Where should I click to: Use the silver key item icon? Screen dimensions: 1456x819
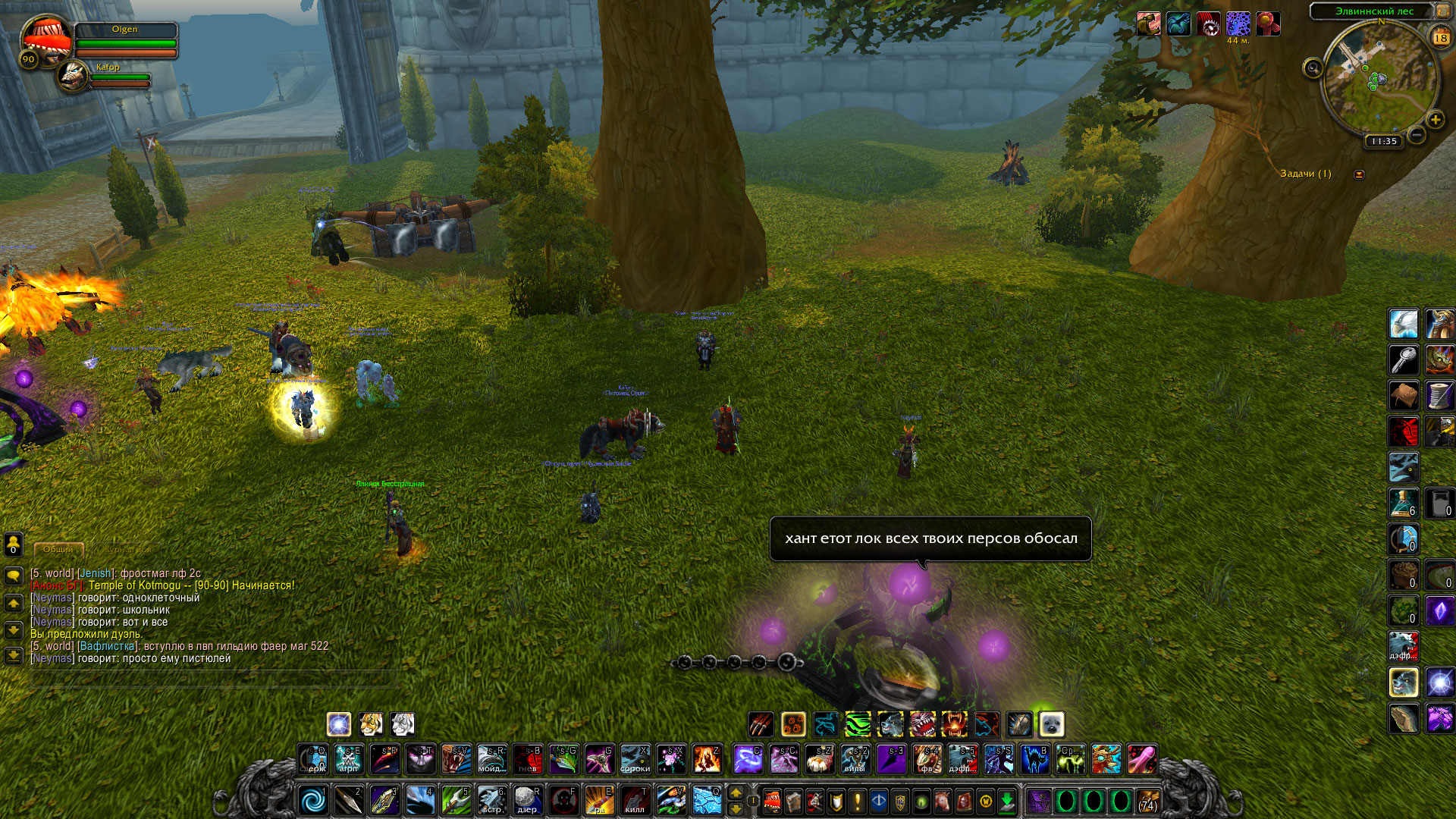(x=1403, y=359)
